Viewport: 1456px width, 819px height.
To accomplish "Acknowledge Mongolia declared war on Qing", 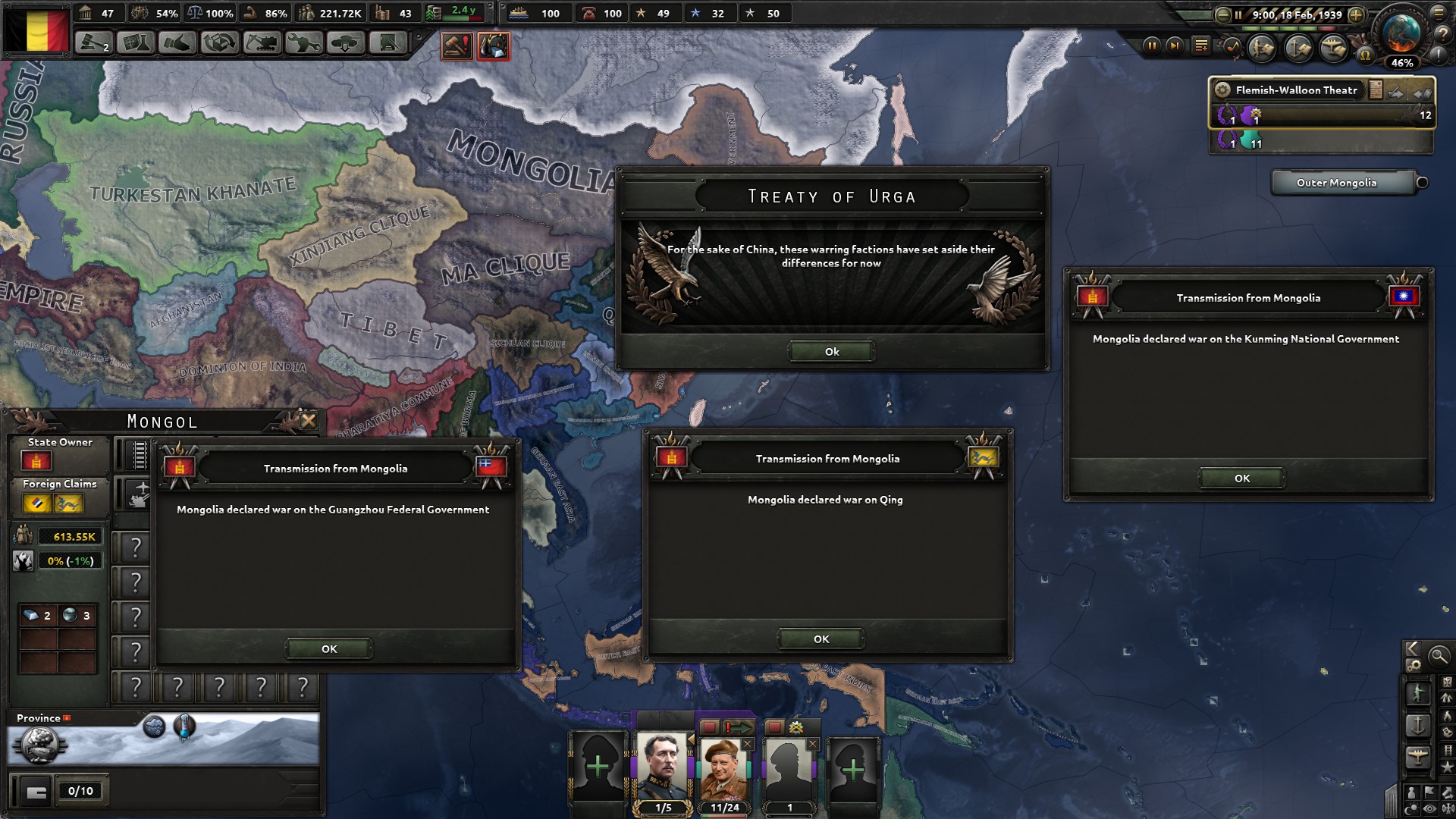I will (820, 639).
